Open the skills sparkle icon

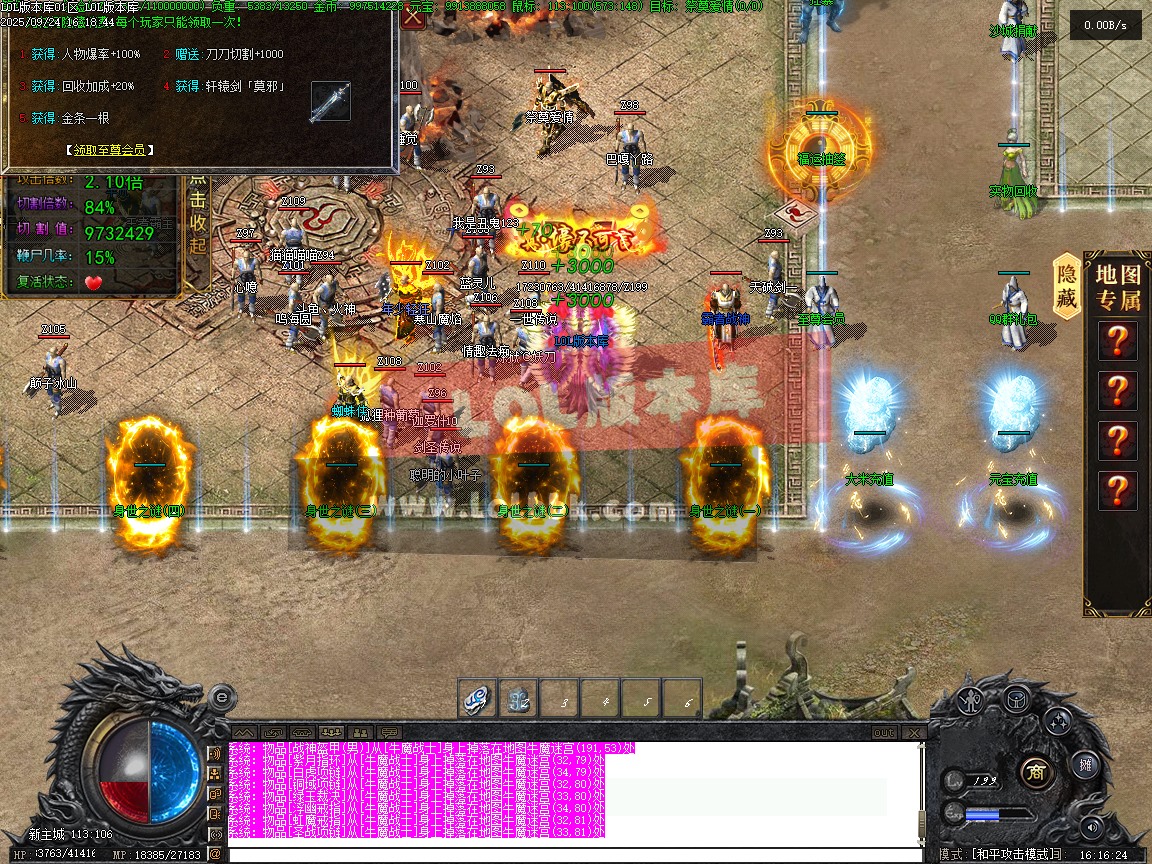[1060, 720]
